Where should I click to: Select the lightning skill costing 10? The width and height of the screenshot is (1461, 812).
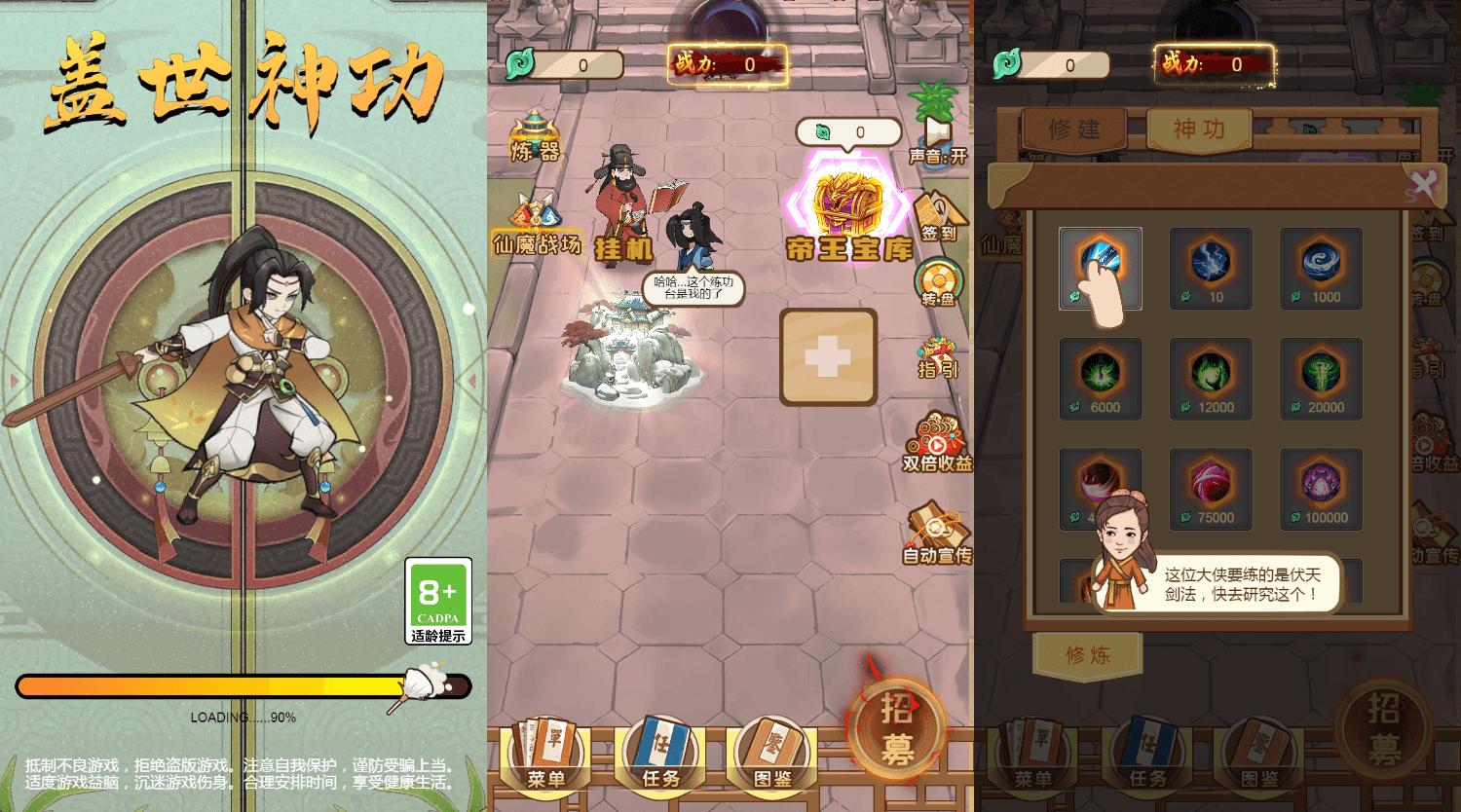(x=1211, y=269)
